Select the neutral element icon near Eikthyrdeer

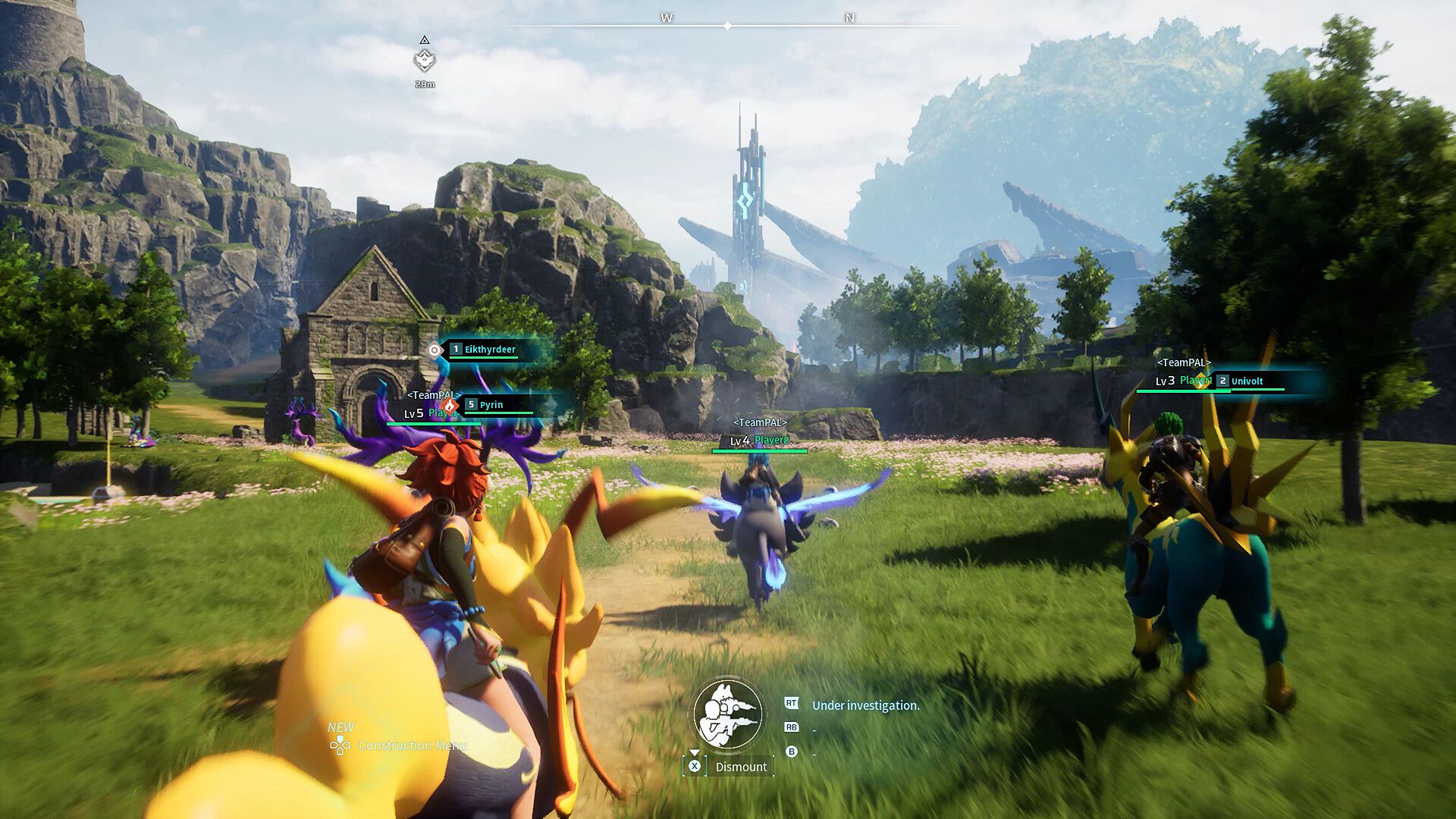[434, 350]
